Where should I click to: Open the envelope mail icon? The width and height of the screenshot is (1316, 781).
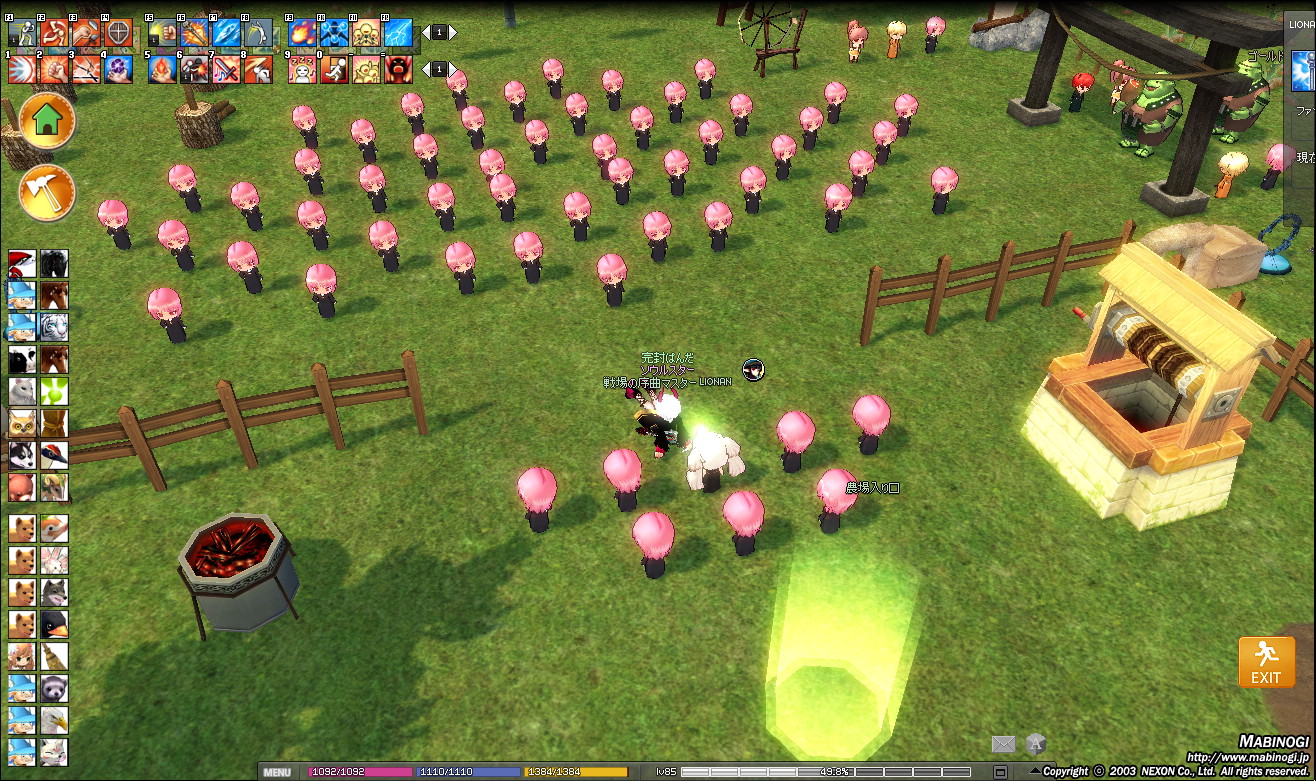[x=1003, y=744]
